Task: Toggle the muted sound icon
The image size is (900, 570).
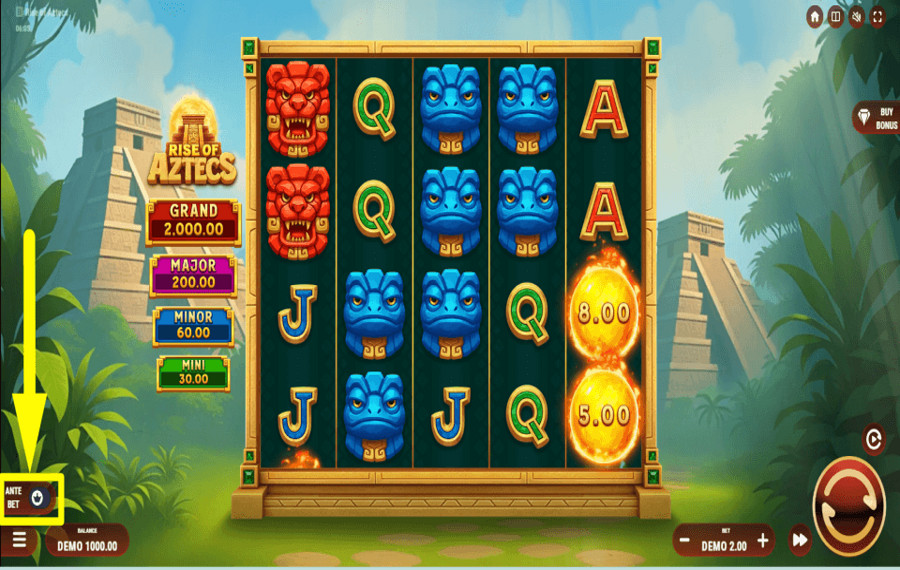Action: point(857,17)
